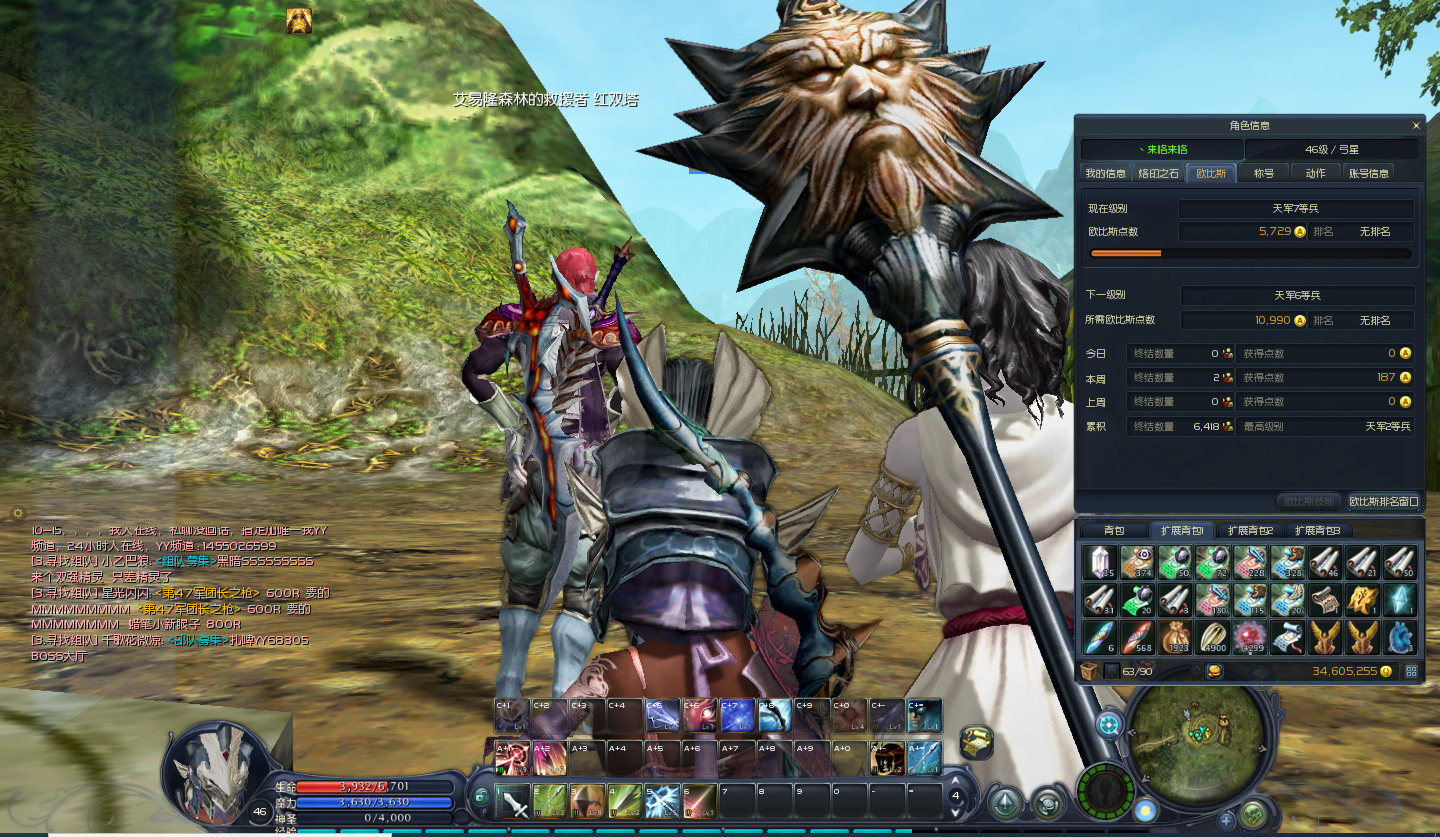The height and width of the screenshot is (837, 1440).
Task: Click the quest help scroll icon
Action: point(976,742)
